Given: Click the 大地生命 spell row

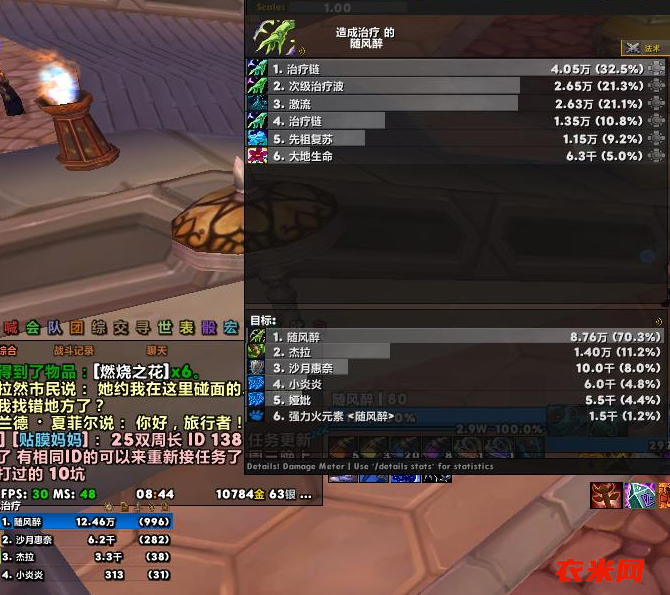Looking at the screenshot, I should click(400, 156).
